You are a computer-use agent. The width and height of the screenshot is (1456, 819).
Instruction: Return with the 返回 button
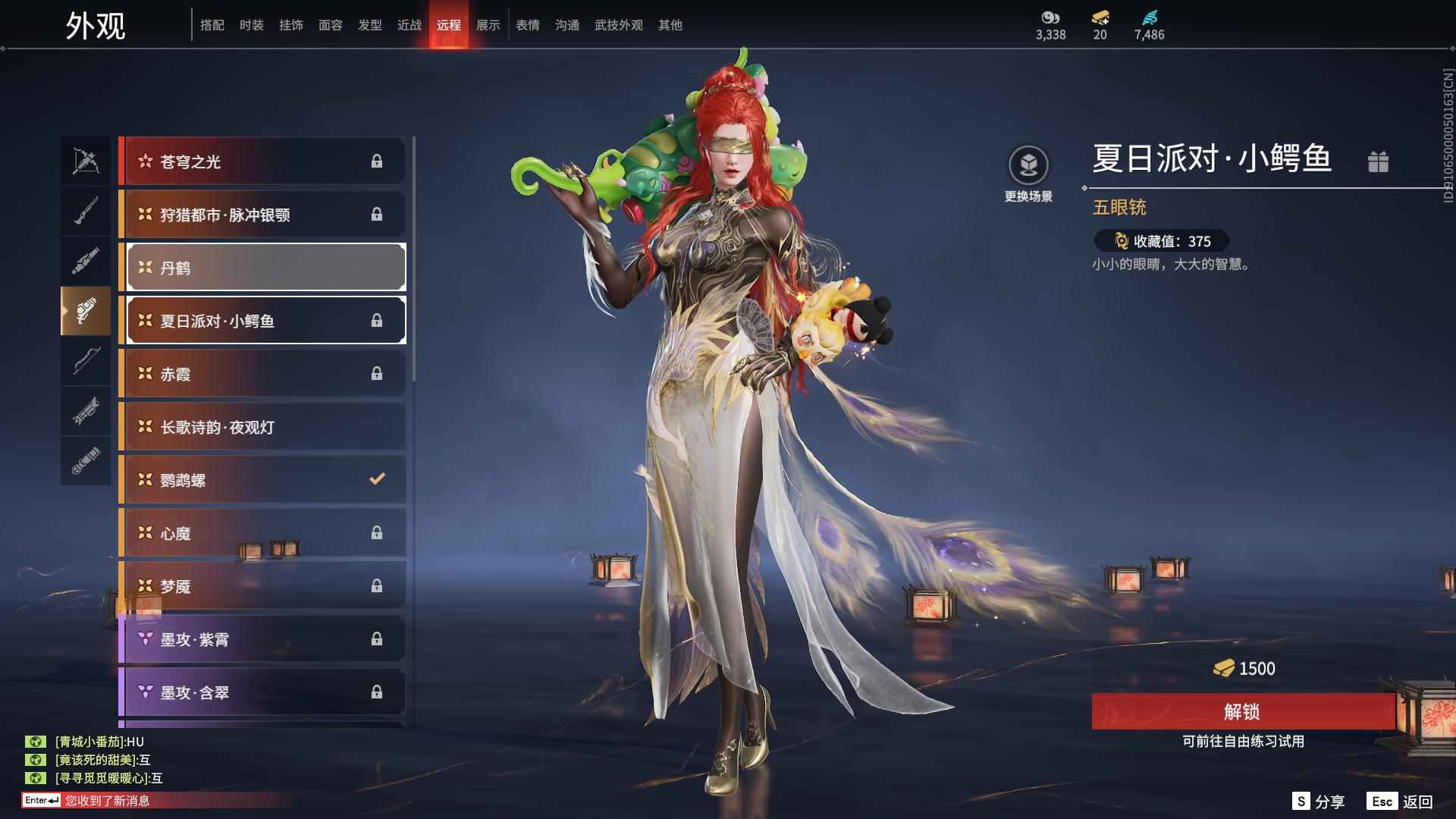(1401, 802)
